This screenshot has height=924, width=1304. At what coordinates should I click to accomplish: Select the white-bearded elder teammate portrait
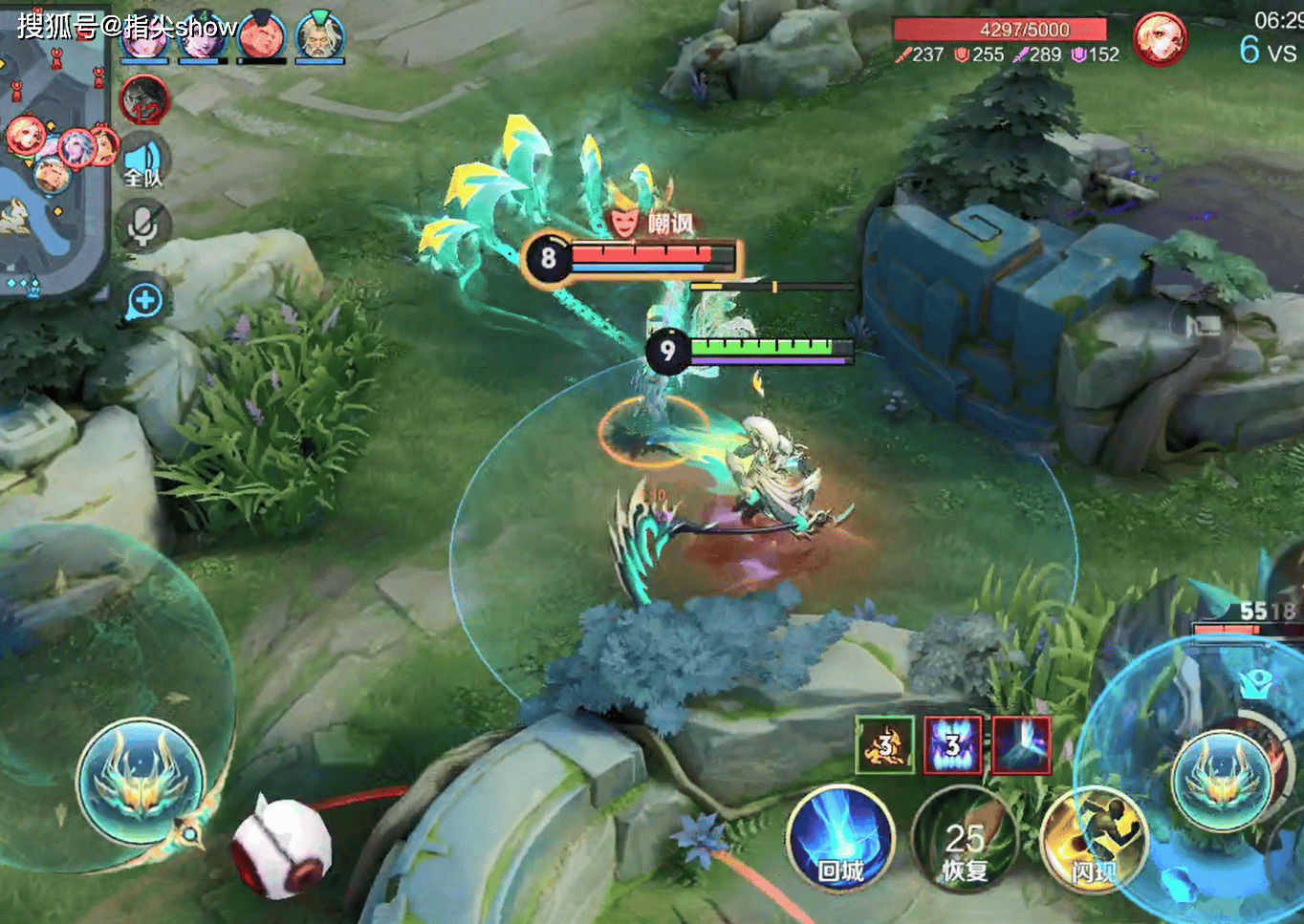[x=319, y=38]
